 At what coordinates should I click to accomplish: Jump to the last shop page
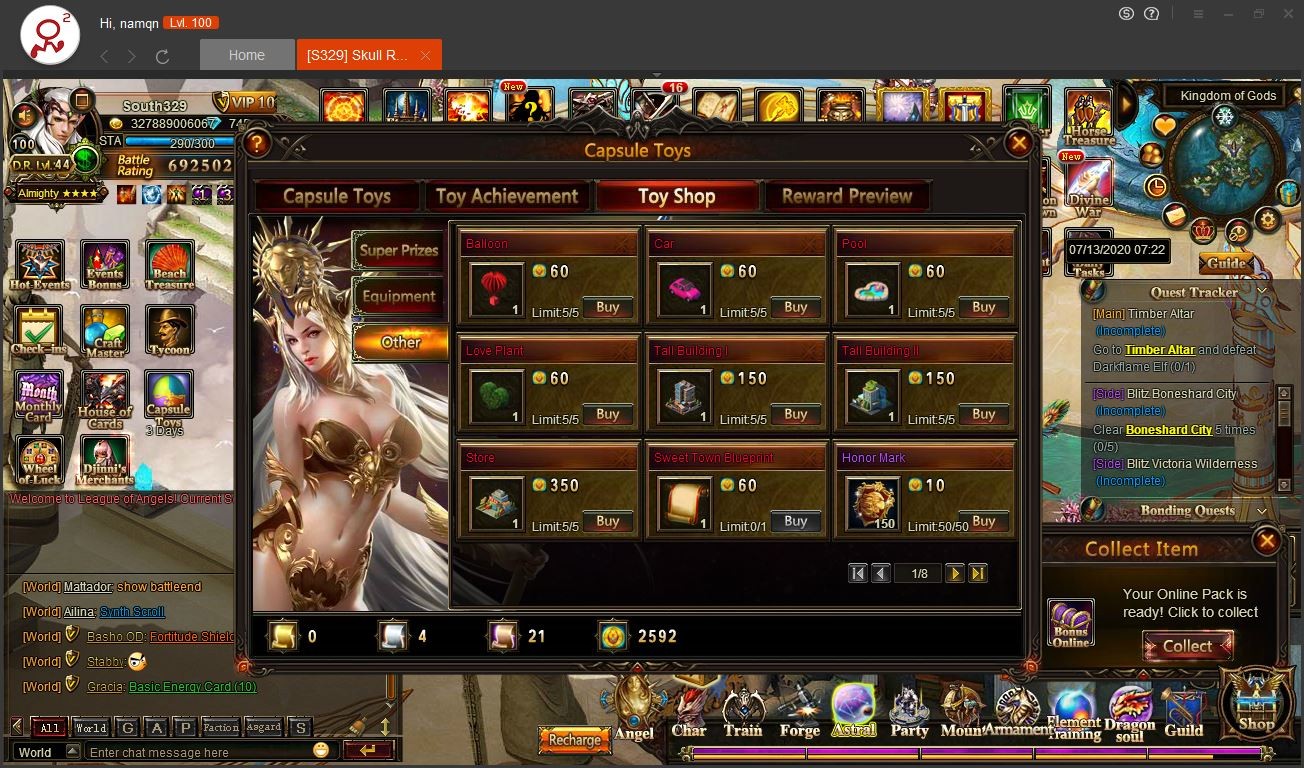(x=978, y=574)
